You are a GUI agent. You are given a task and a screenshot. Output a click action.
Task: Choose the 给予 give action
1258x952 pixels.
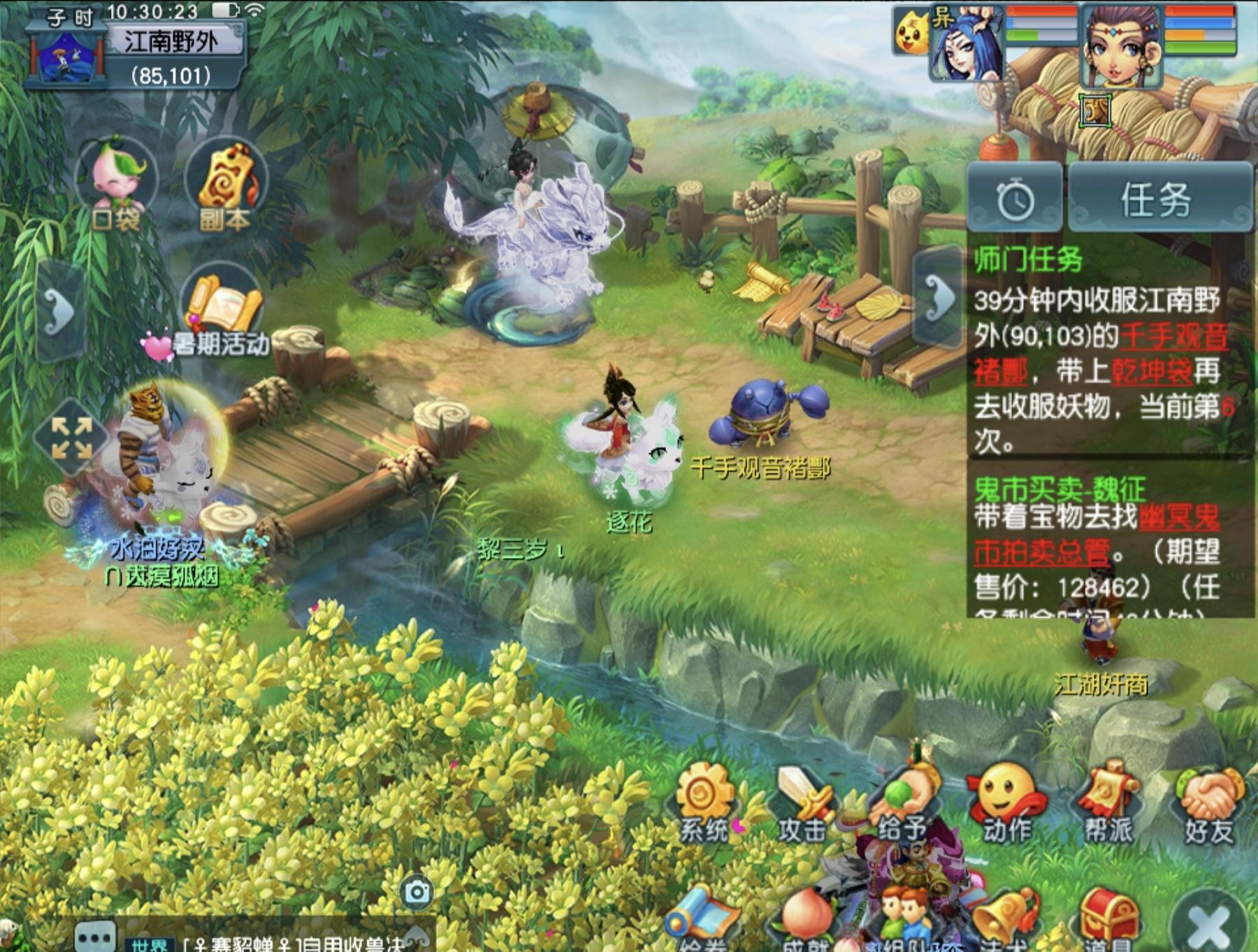(903, 804)
